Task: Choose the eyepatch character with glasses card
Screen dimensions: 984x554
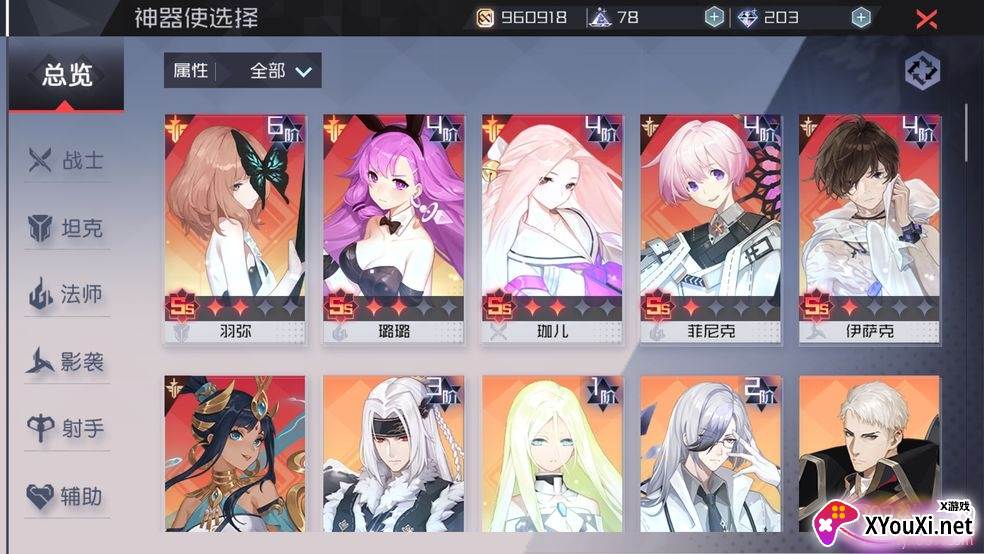Action: click(x=711, y=460)
